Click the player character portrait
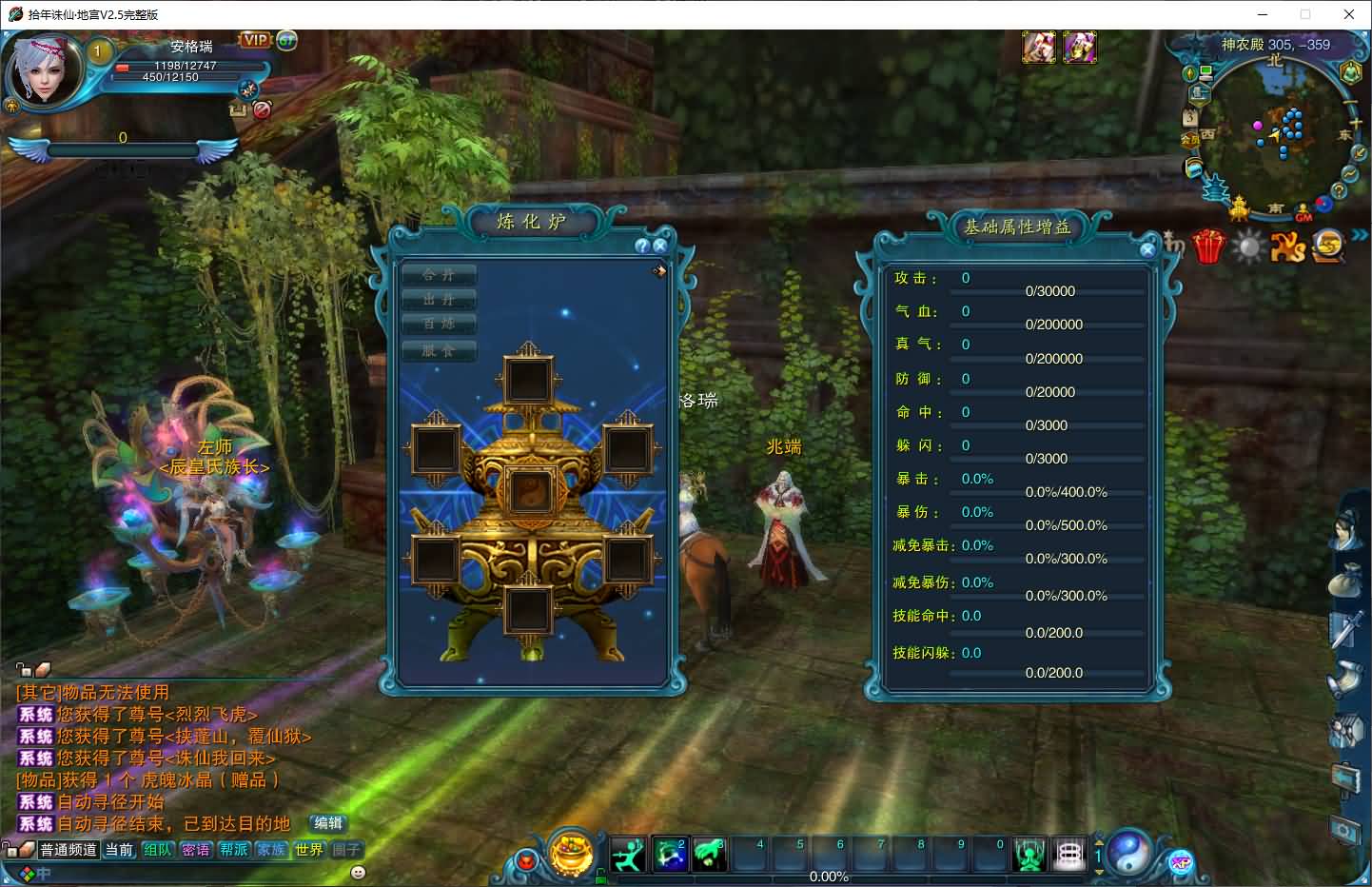Image resolution: width=1372 pixels, height=887 pixels. coord(43,73)
